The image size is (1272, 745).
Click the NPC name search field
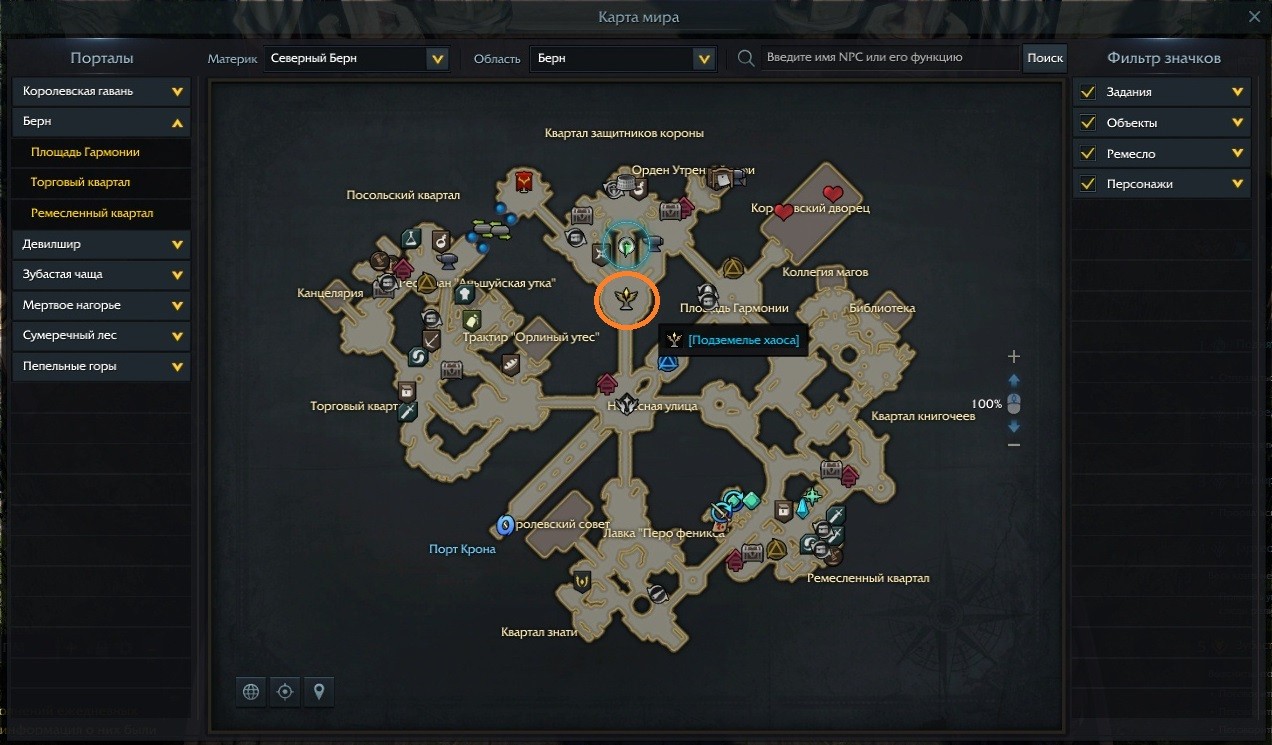(888, 58)
